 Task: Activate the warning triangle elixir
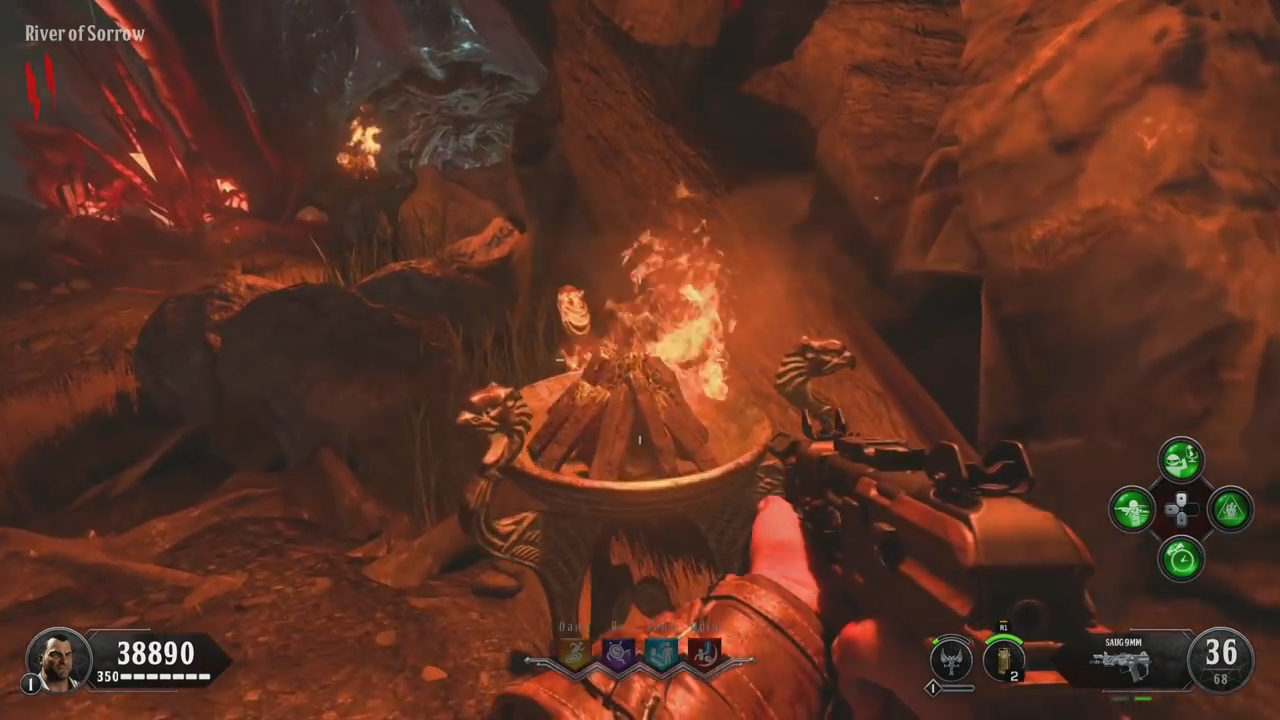coord(1230,509)
